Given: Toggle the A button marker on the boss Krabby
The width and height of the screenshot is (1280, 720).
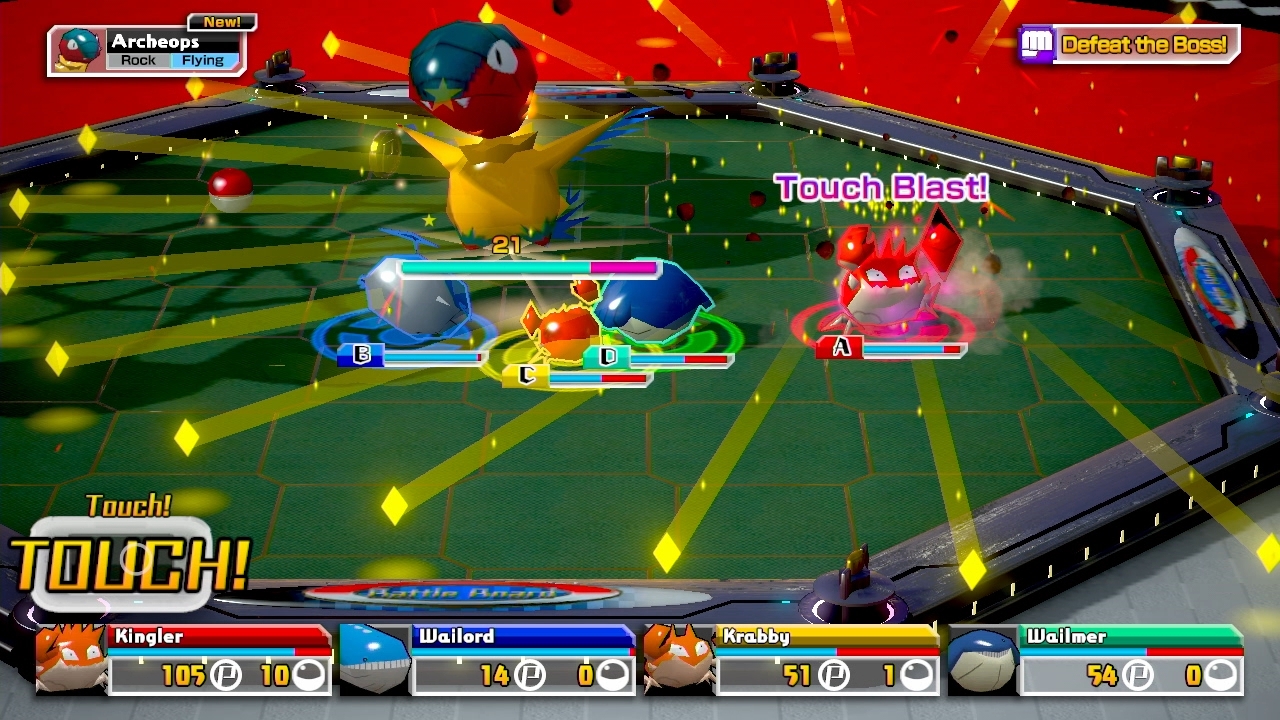Looking at the screenshot, I should point(841,347).
